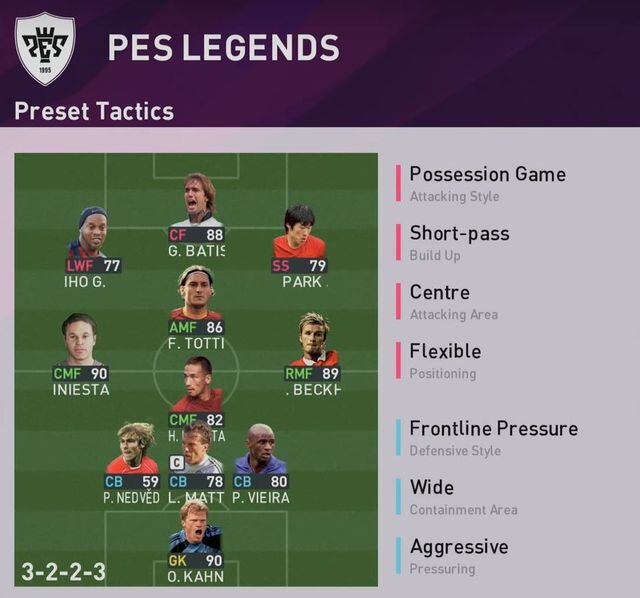Viewport: 640px width, 598px height.
Task: Select the Aggressive pressuring setting
Action: 458,555
